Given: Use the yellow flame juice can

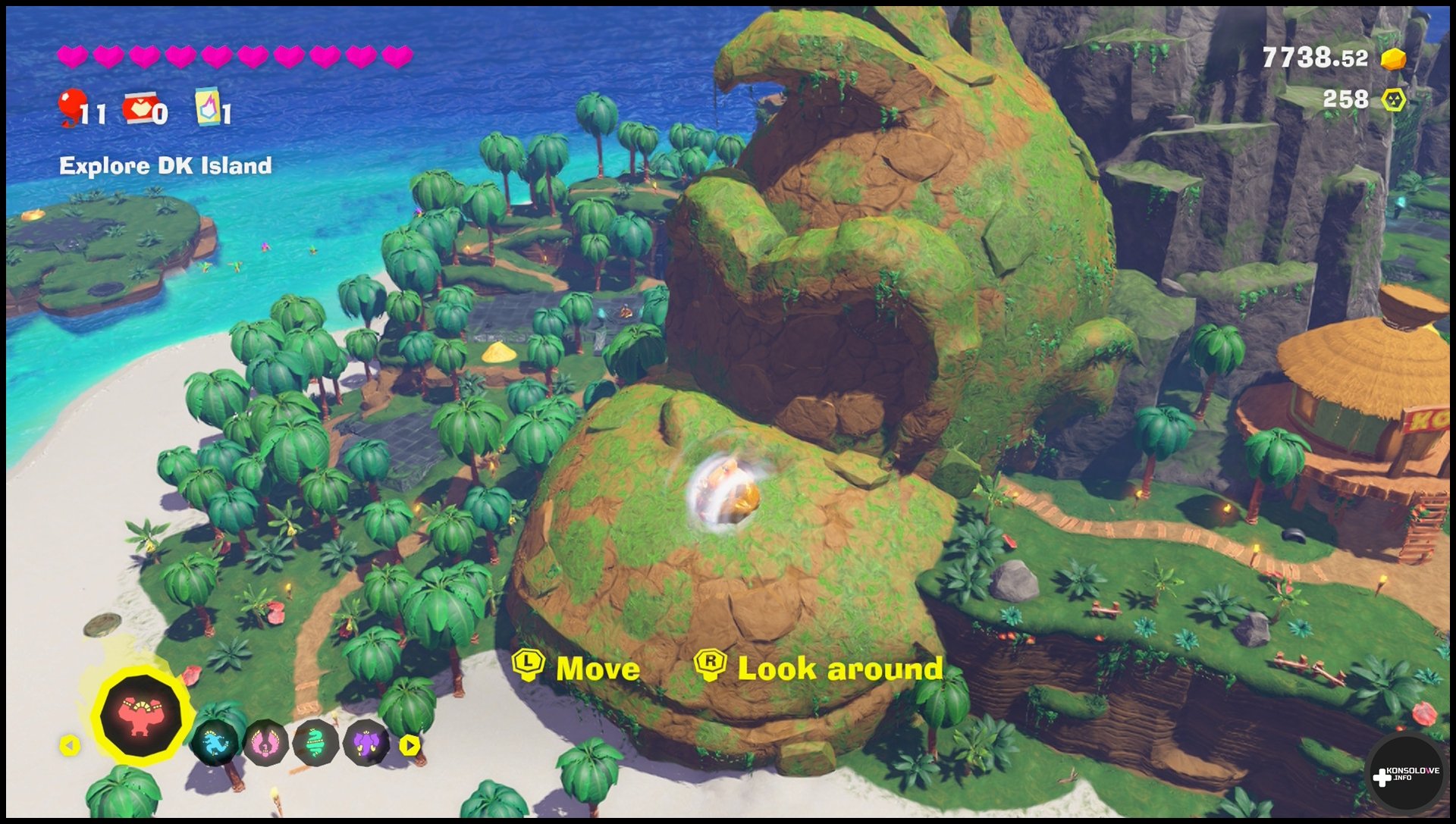Looking at the screenshot, I should (208, 105).
